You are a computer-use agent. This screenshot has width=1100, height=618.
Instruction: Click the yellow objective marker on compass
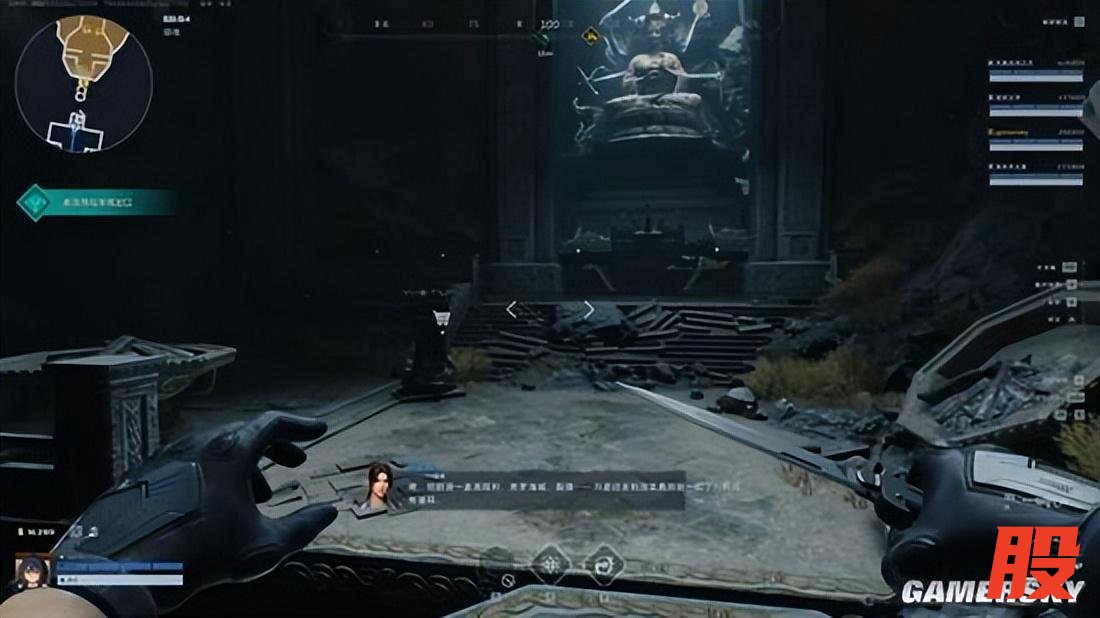(592, 37)
